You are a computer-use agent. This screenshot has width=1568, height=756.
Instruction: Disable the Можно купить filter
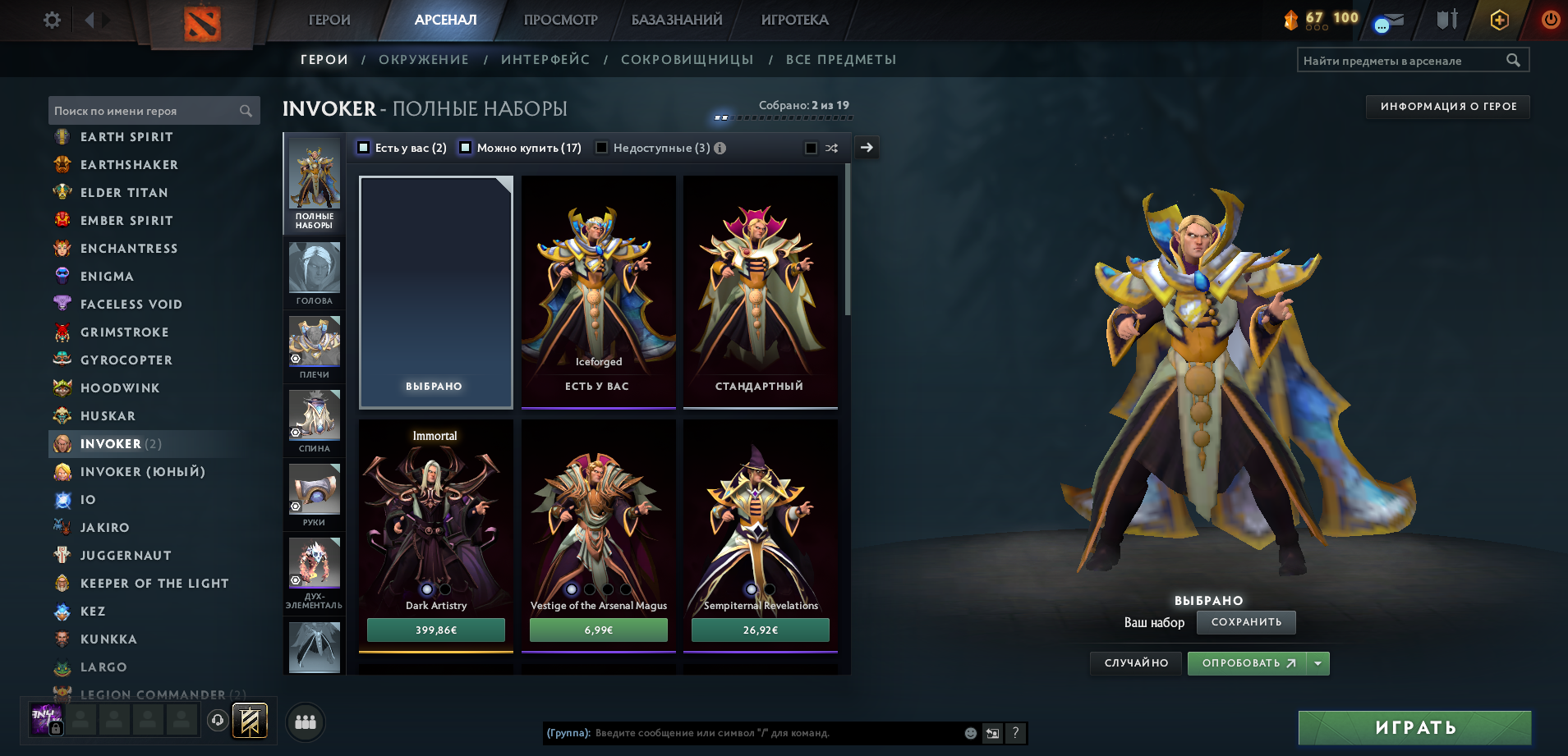pyautogui.click(x=465, y=148)
